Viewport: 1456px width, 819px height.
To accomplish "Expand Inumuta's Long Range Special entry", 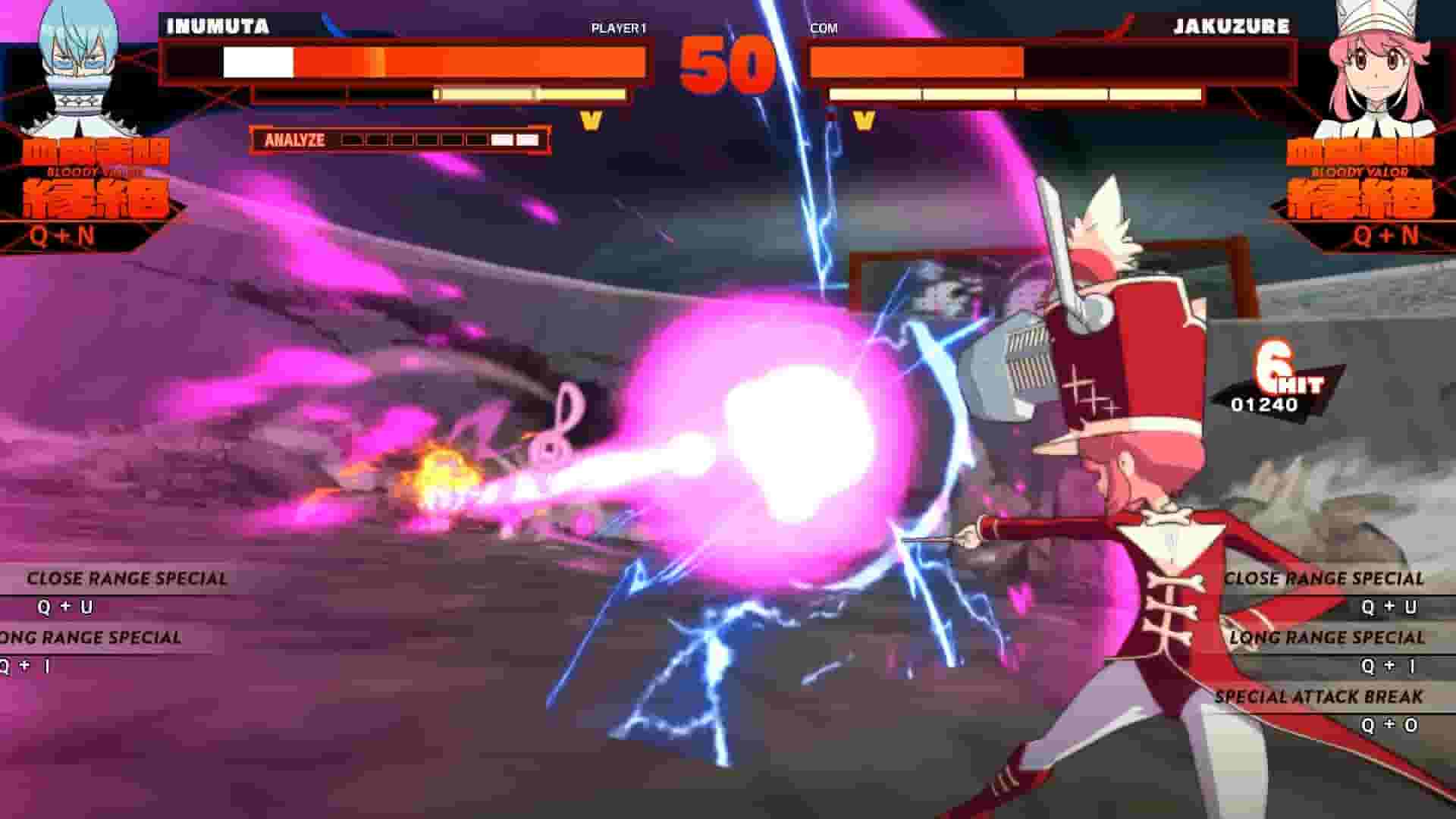I will click(91, 638).
